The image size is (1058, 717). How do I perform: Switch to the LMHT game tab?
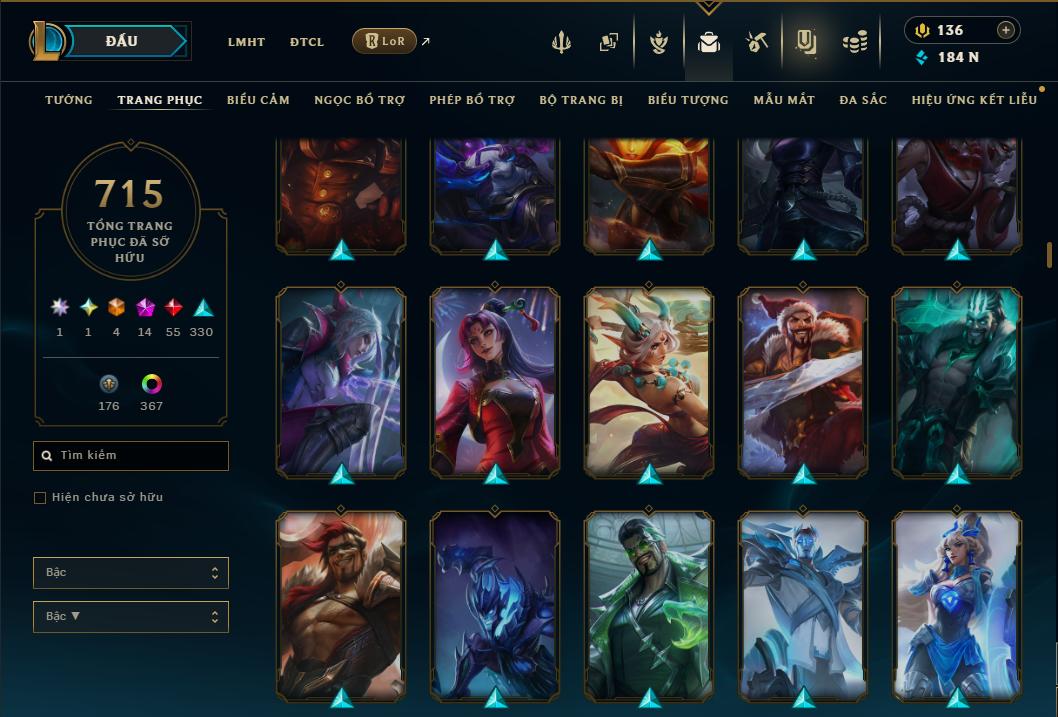point(246,42)
